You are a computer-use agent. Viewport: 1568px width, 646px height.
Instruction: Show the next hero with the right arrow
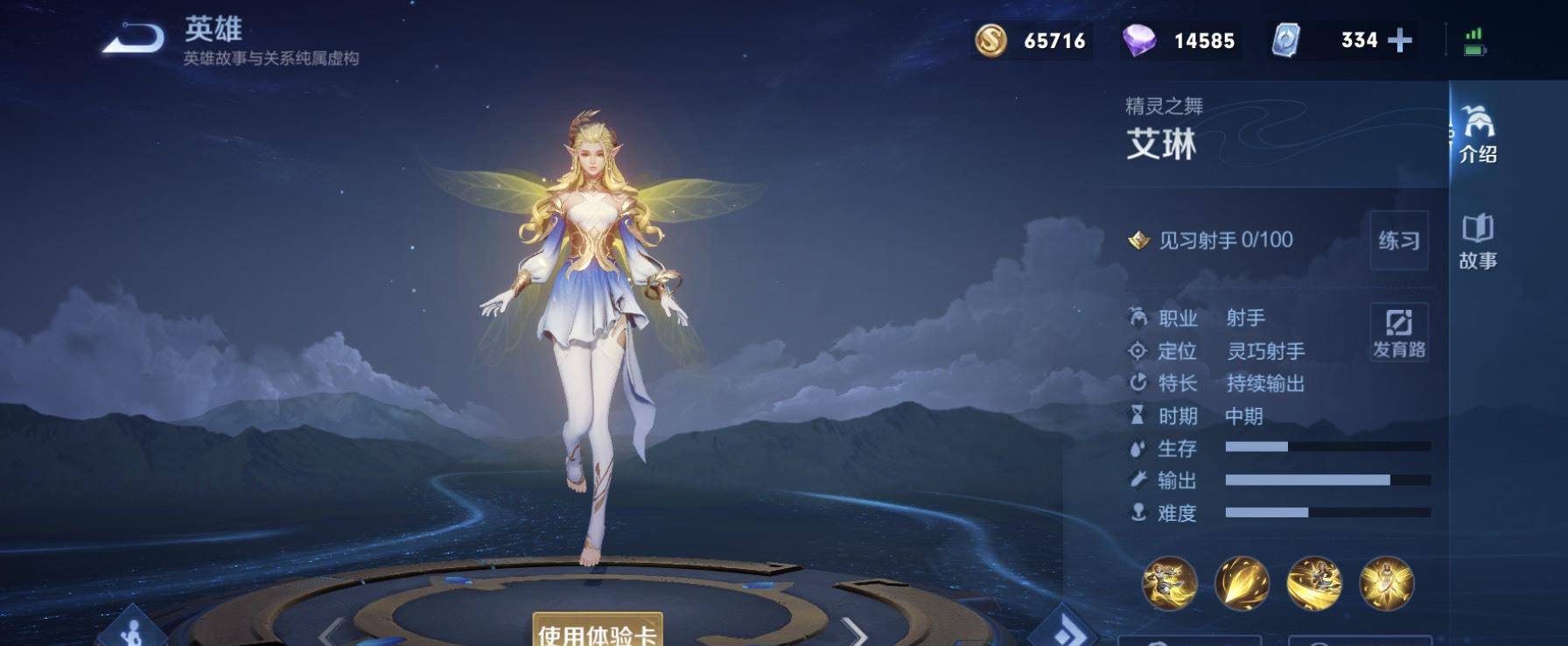[x=854, y=632]
